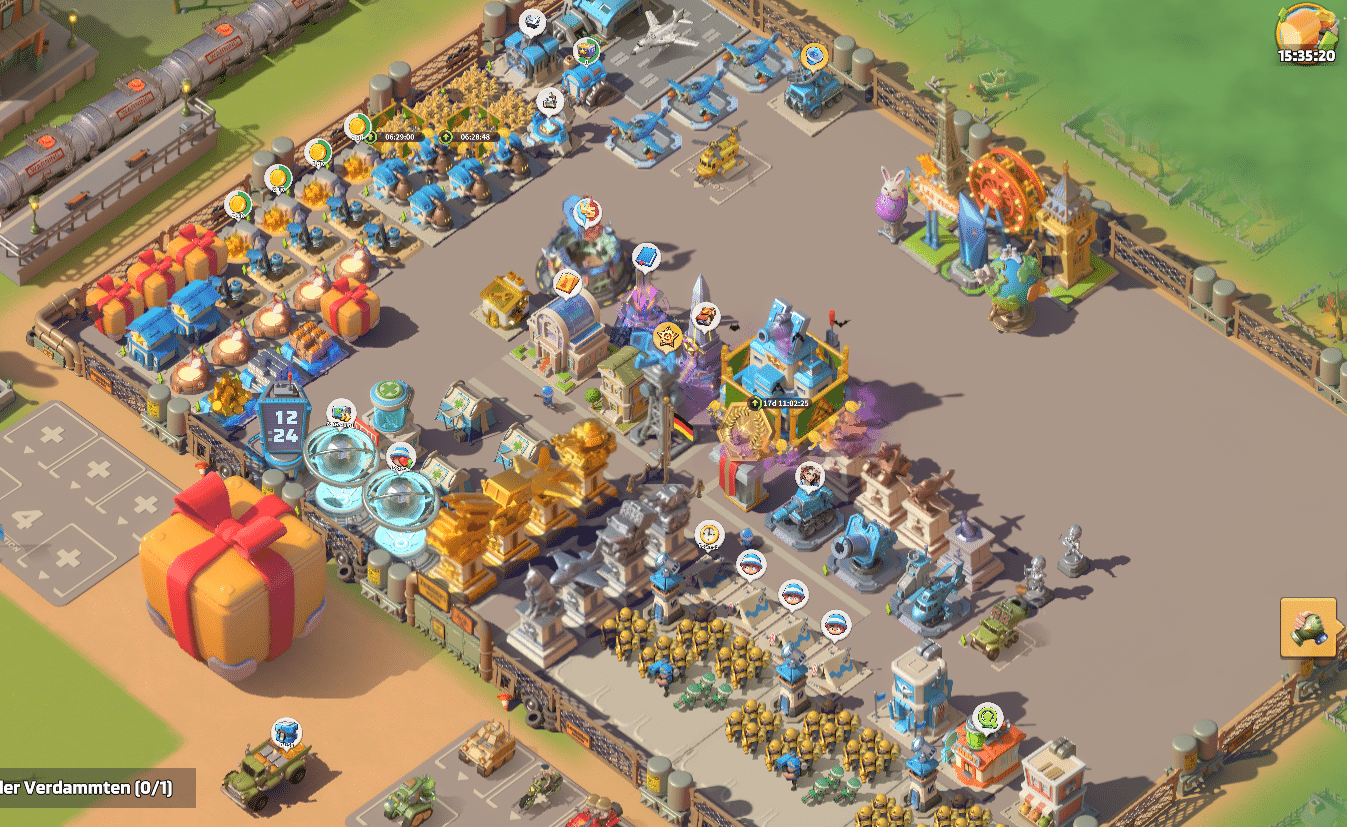Open the airship event bubble above the blue factory

click(530, 21)
